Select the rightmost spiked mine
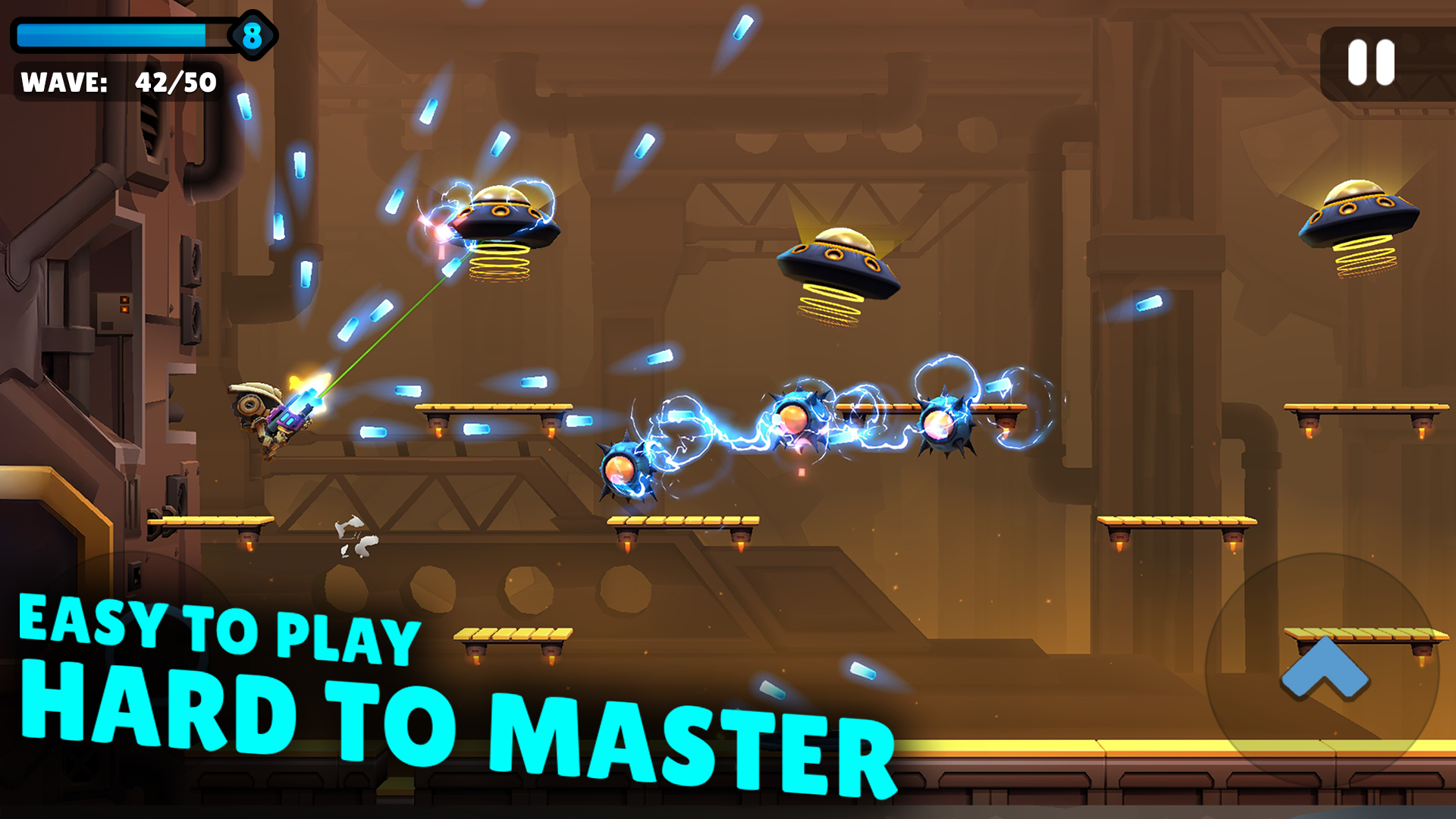1456x819 pixels. pyautogui.click(x=944, y=425)
